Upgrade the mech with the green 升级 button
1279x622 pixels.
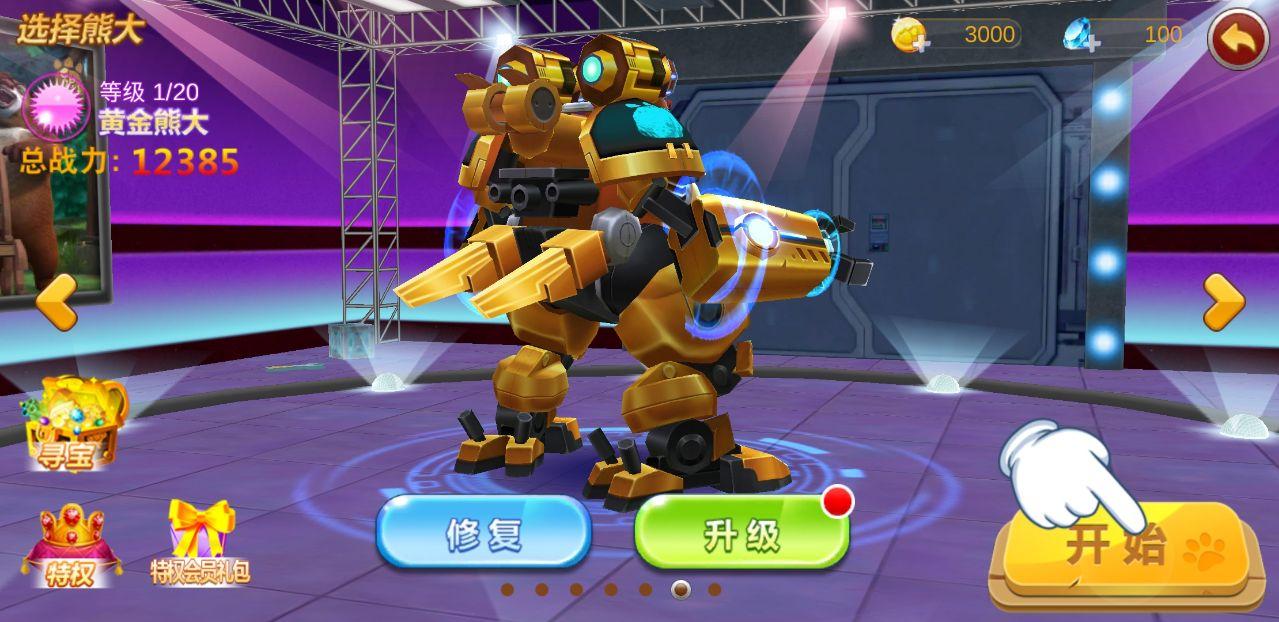(741, 533)
